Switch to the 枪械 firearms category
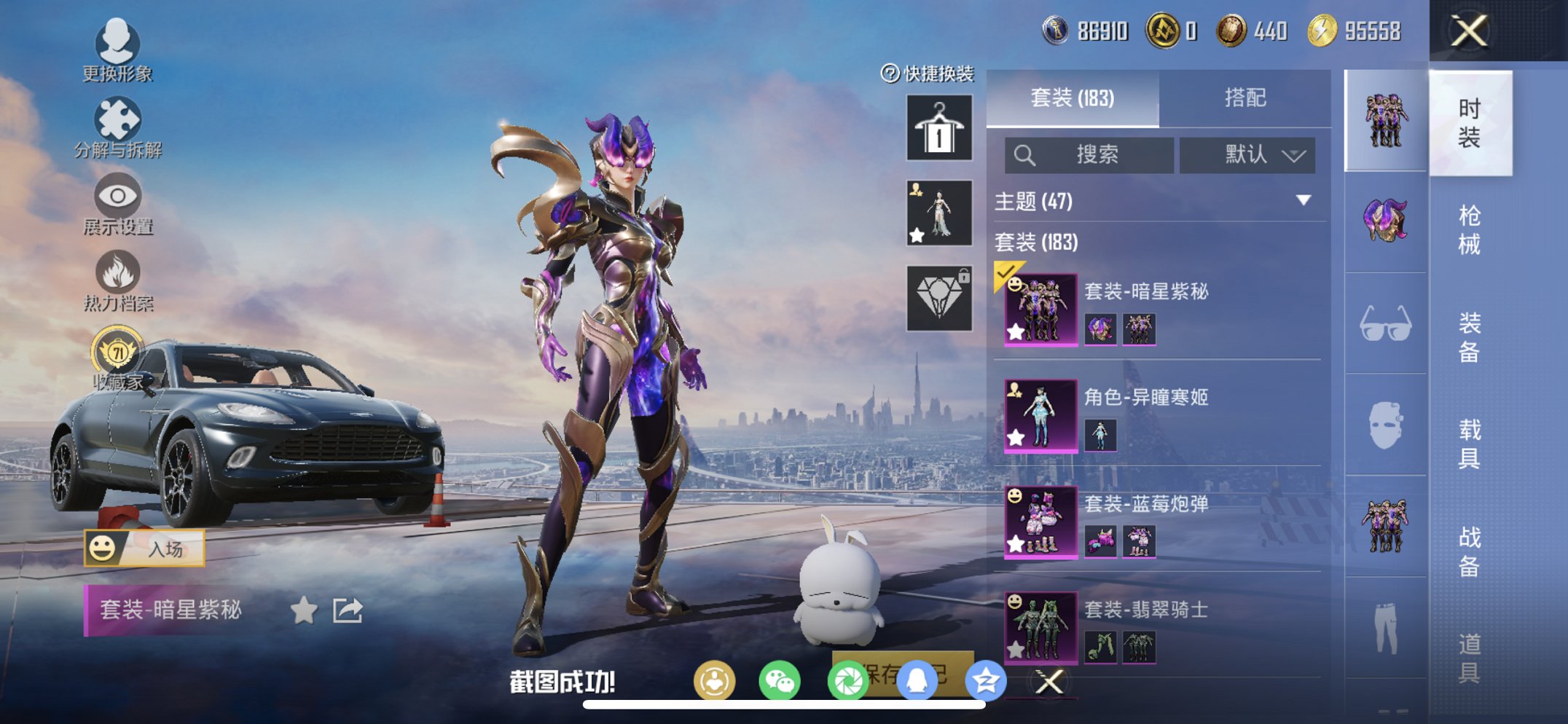 click(x=1469, y=229)
